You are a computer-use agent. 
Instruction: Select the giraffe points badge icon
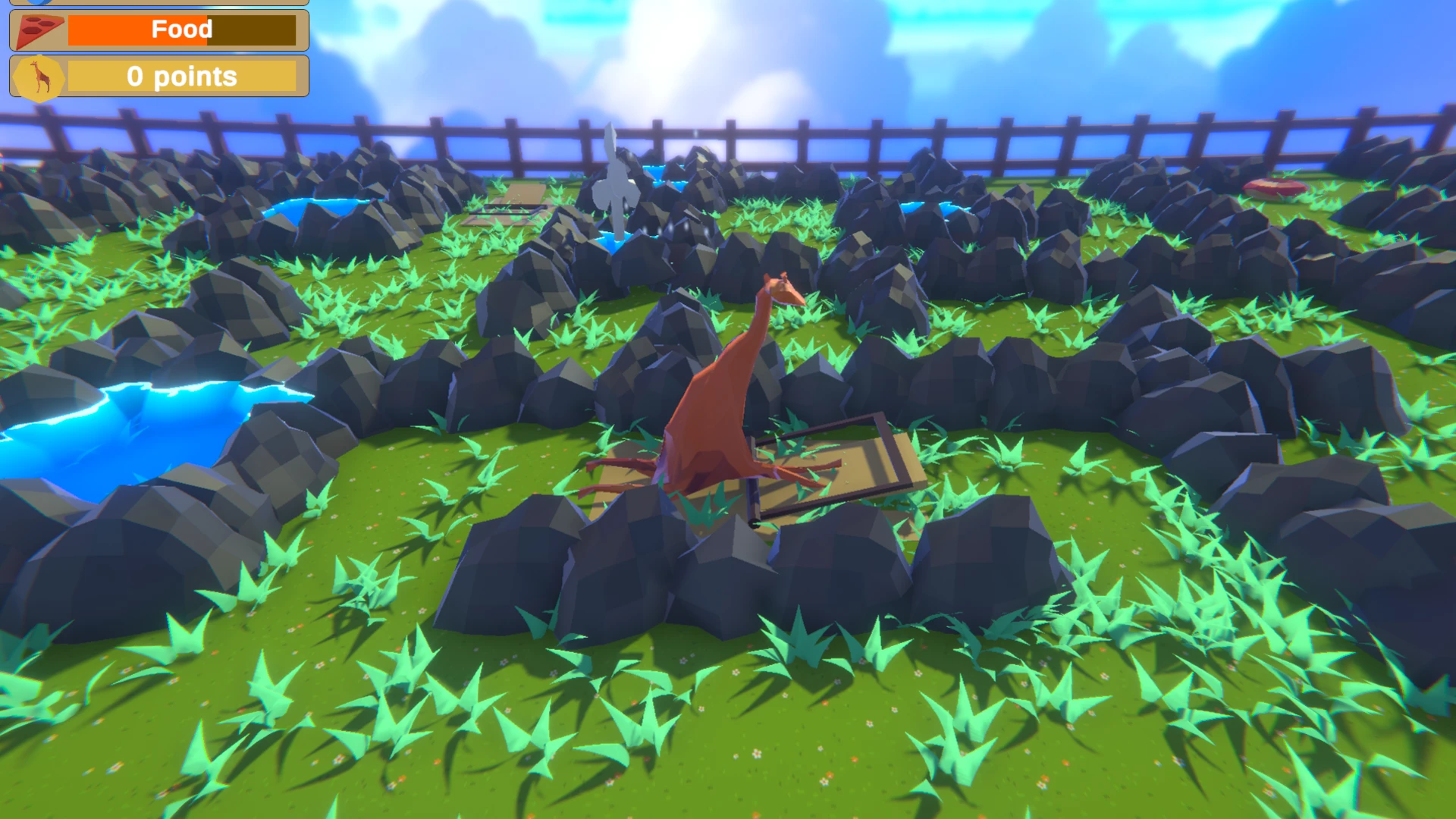click(40, 77)
